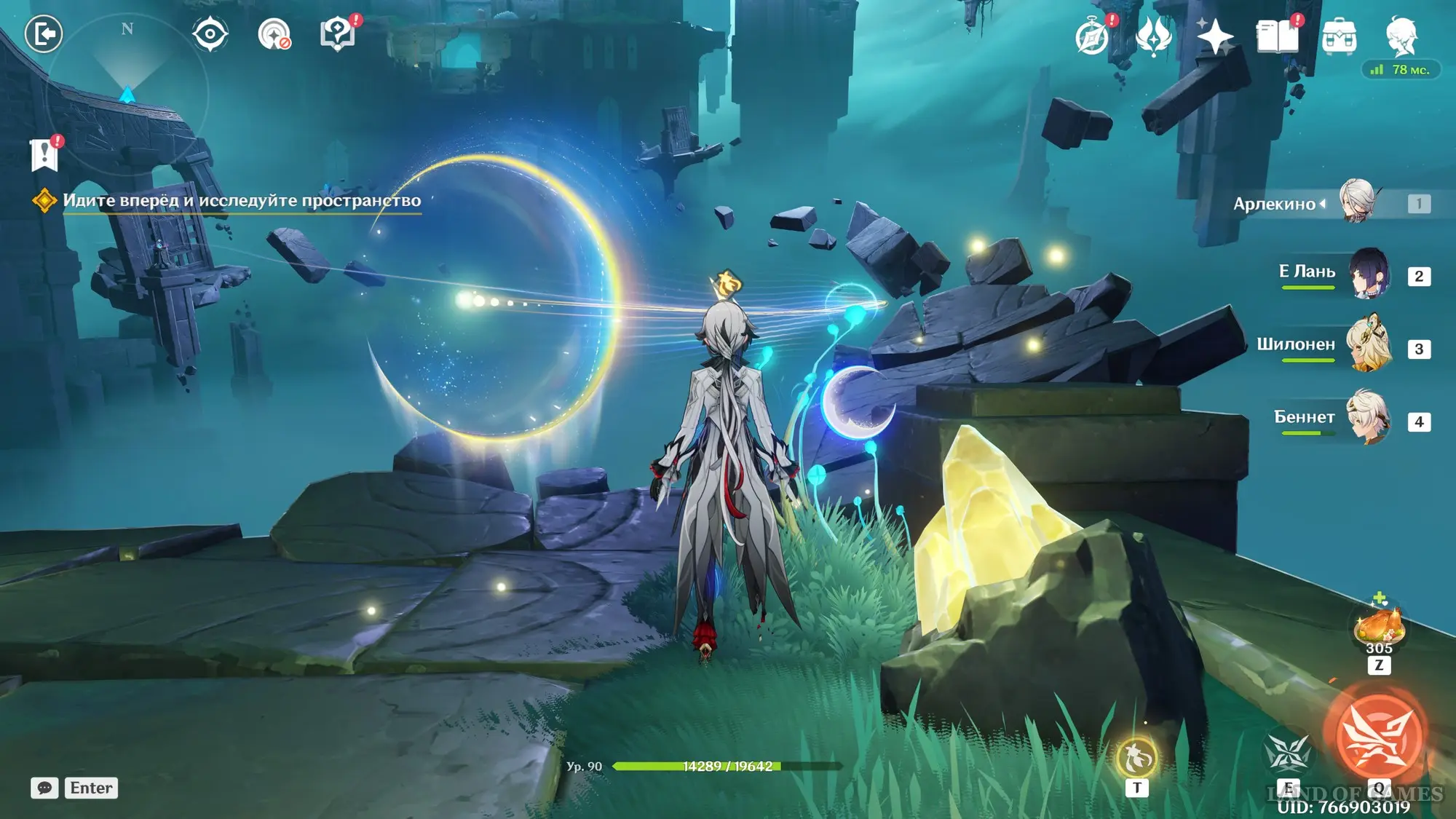Click the quest objective tracker text
Screen dimensions: 1456x819
pos(242,201)
